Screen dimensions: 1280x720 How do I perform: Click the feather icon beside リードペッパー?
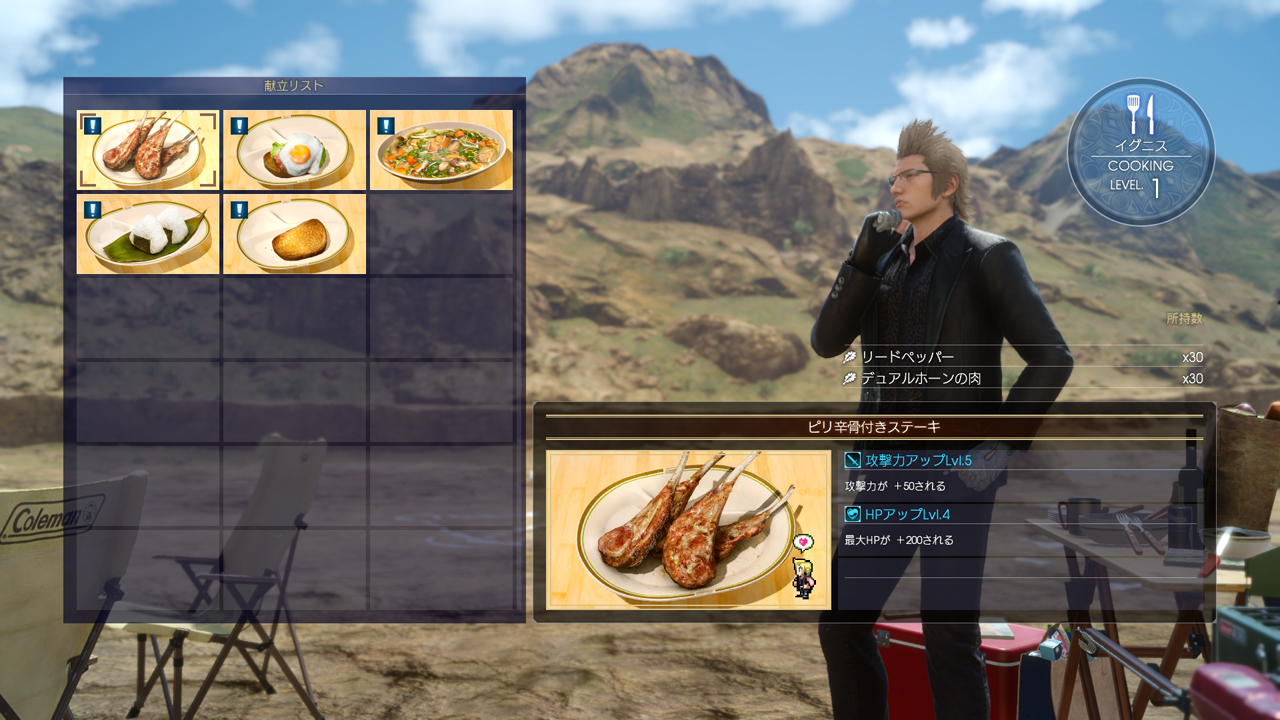850,357
